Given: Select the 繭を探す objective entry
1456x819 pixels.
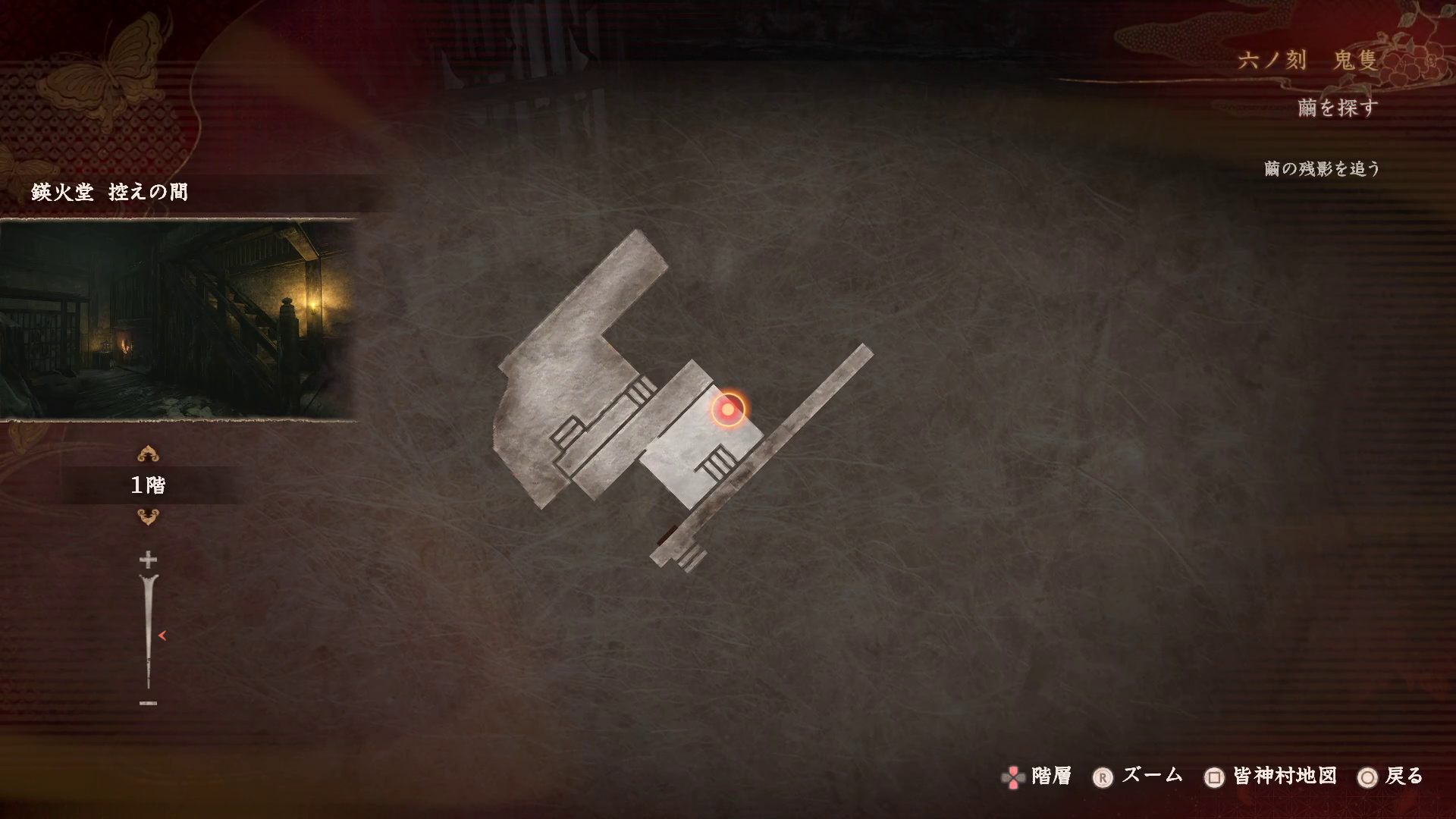Looking at the screenshot, I should coord(1337,108).
